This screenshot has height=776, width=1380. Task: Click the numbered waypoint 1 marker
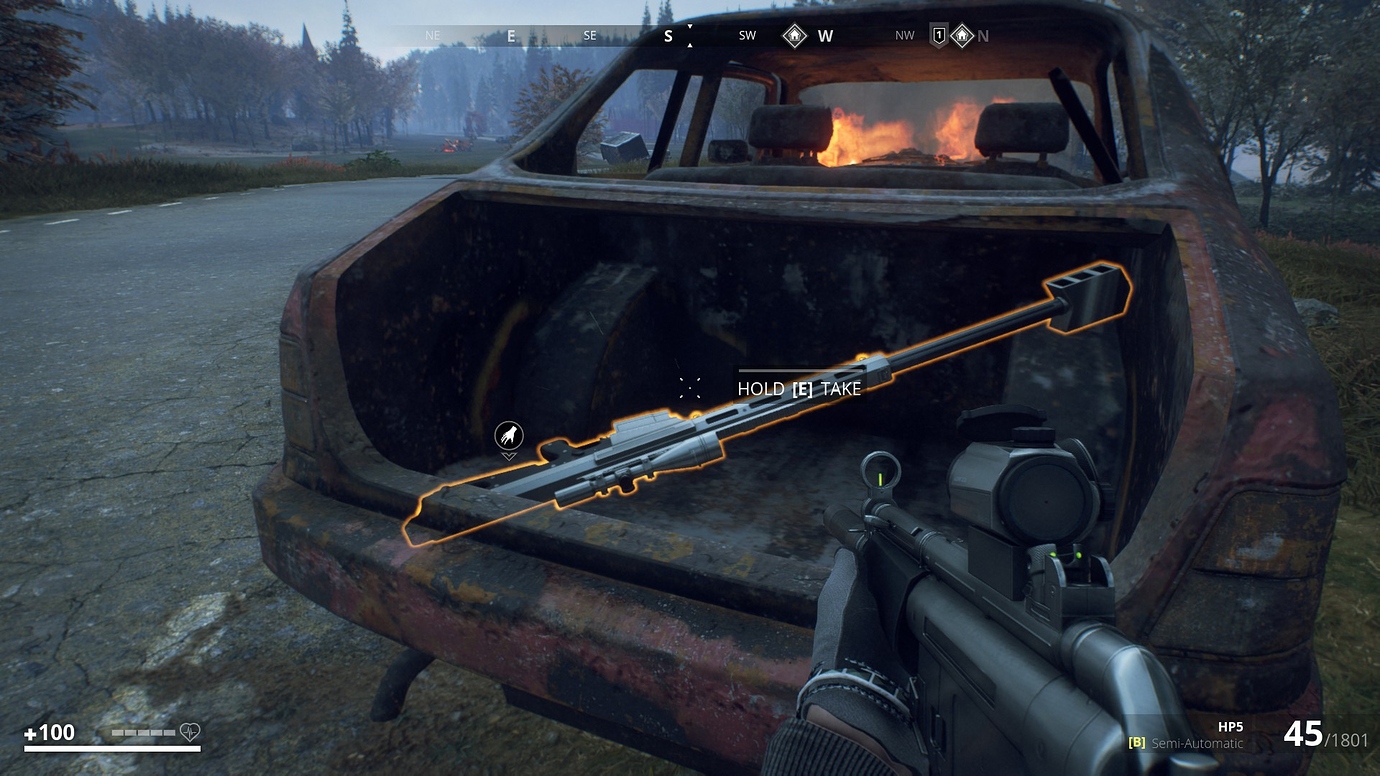point(938,34)
